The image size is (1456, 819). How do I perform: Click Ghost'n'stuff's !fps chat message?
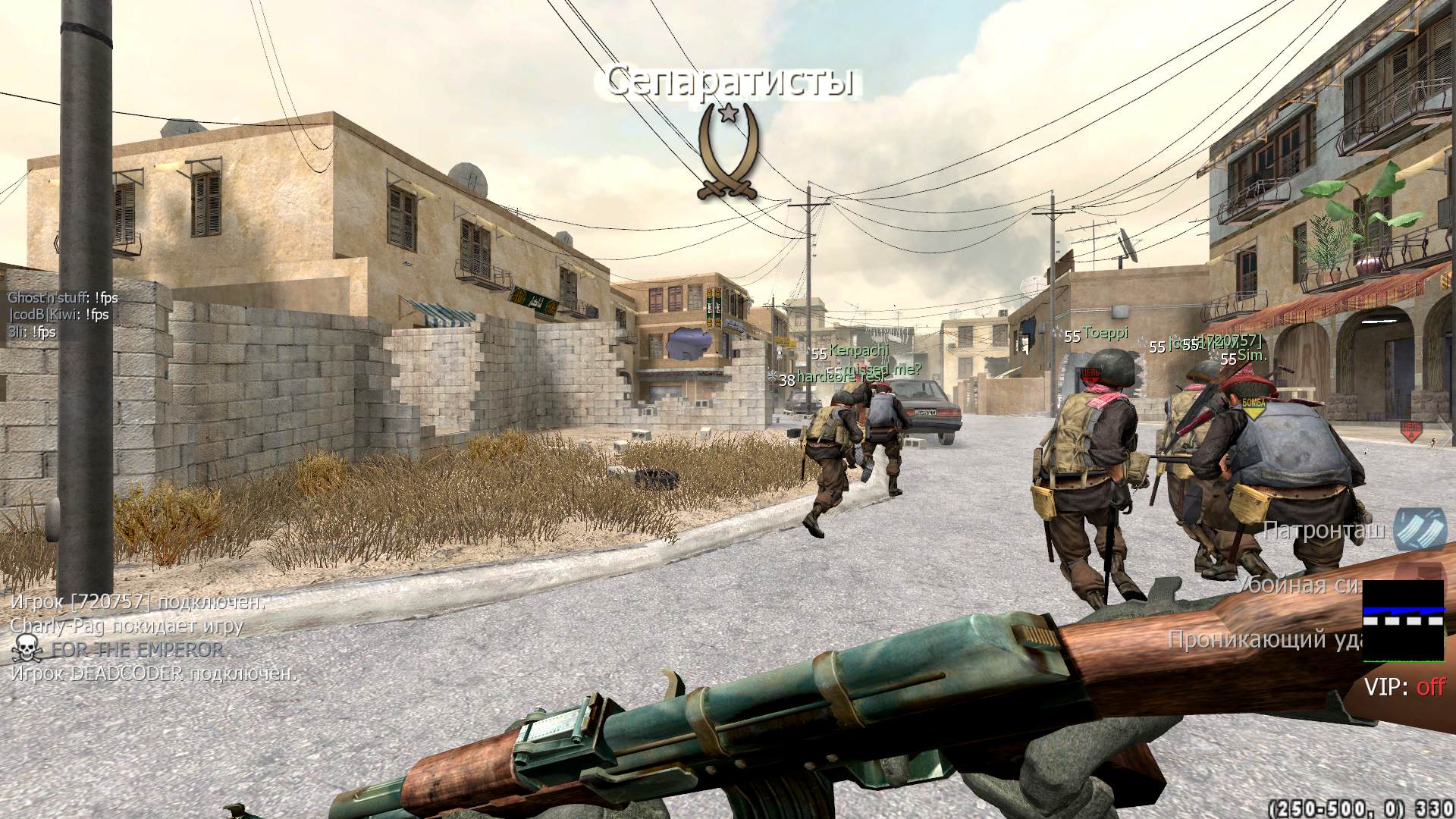coord(63,298)
